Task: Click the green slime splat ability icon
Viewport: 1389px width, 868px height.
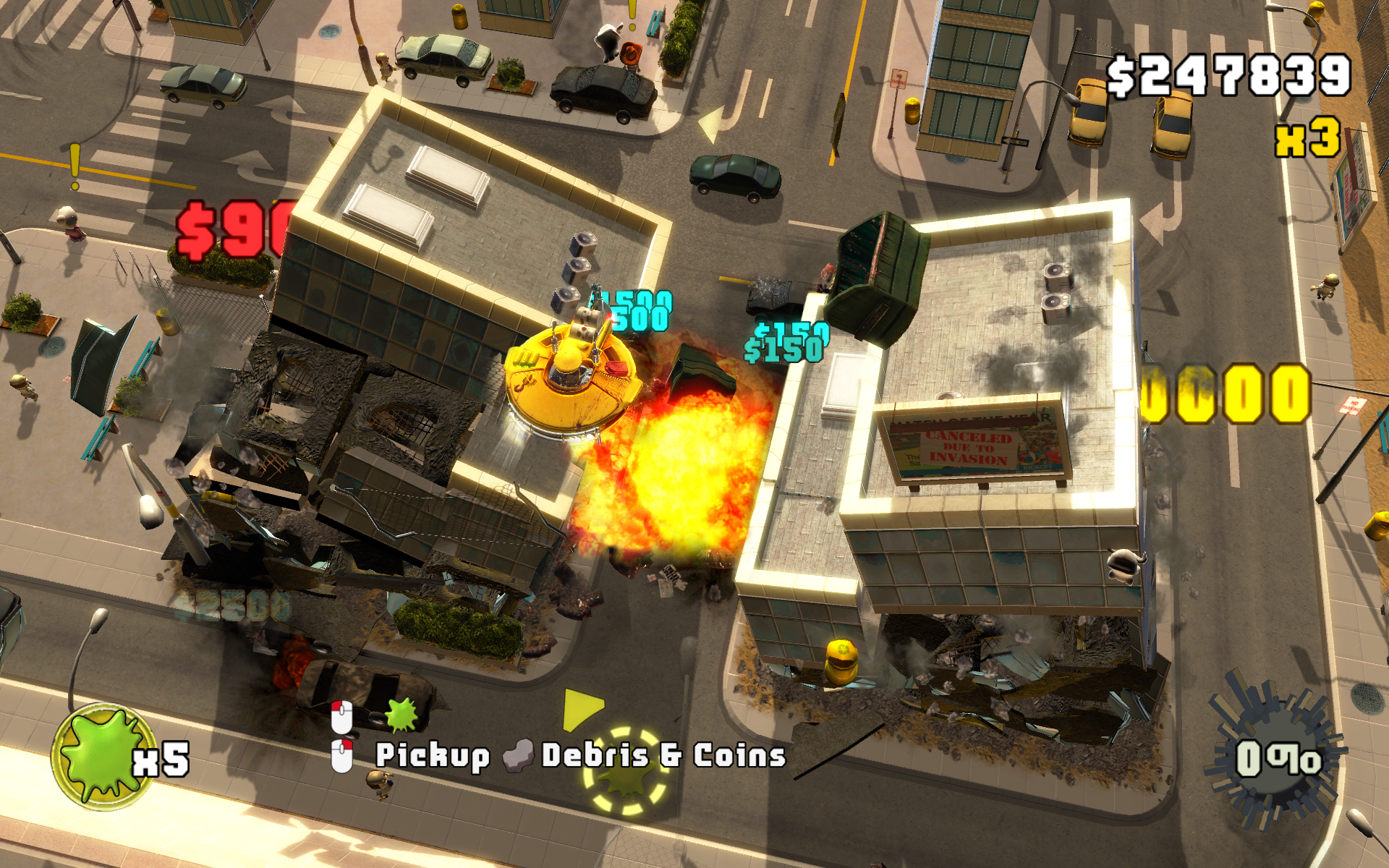Action: pyautogui.click(x=103, y=756)
